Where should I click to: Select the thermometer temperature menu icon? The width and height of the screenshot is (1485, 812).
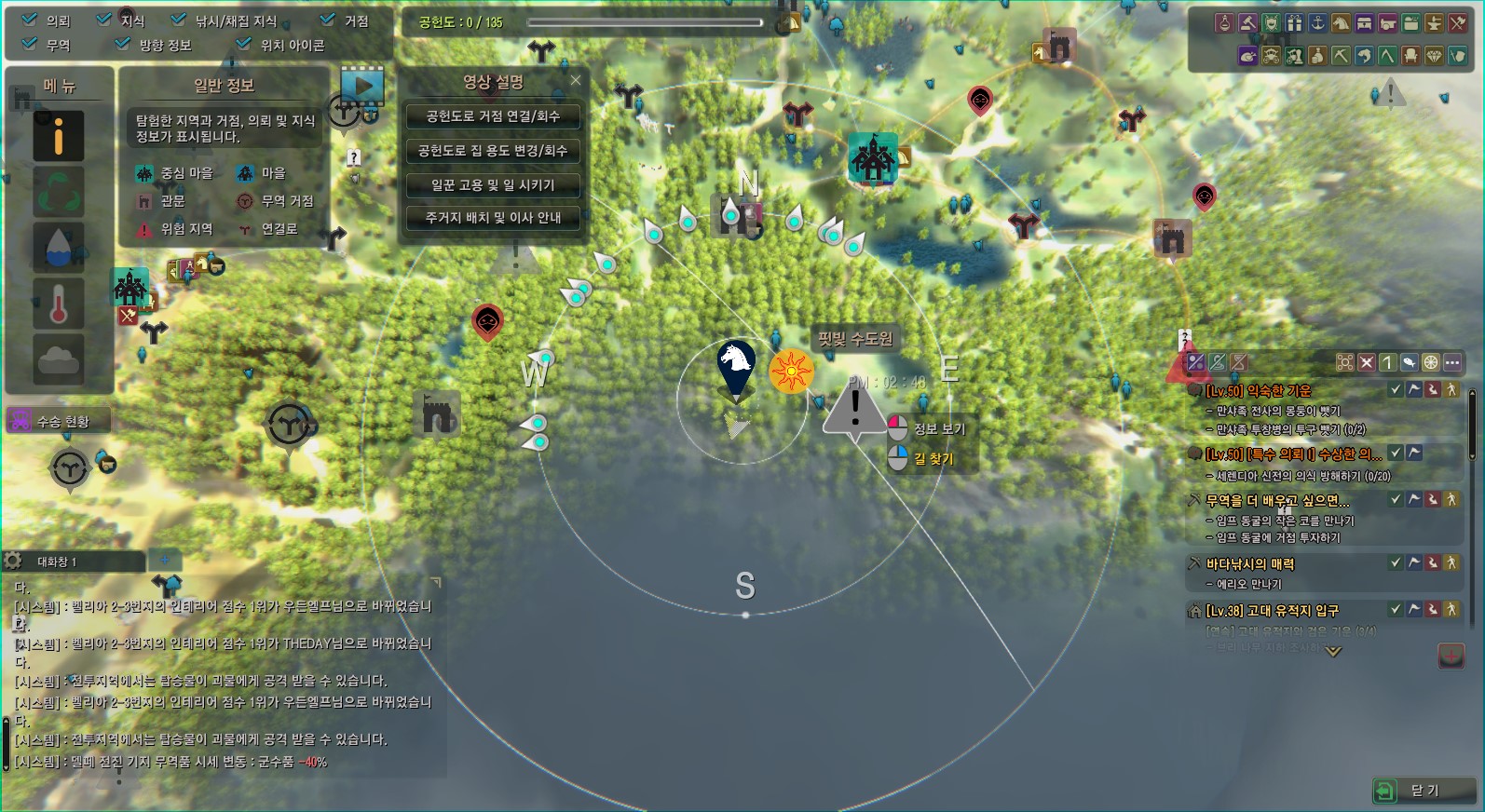pos(59,304)
